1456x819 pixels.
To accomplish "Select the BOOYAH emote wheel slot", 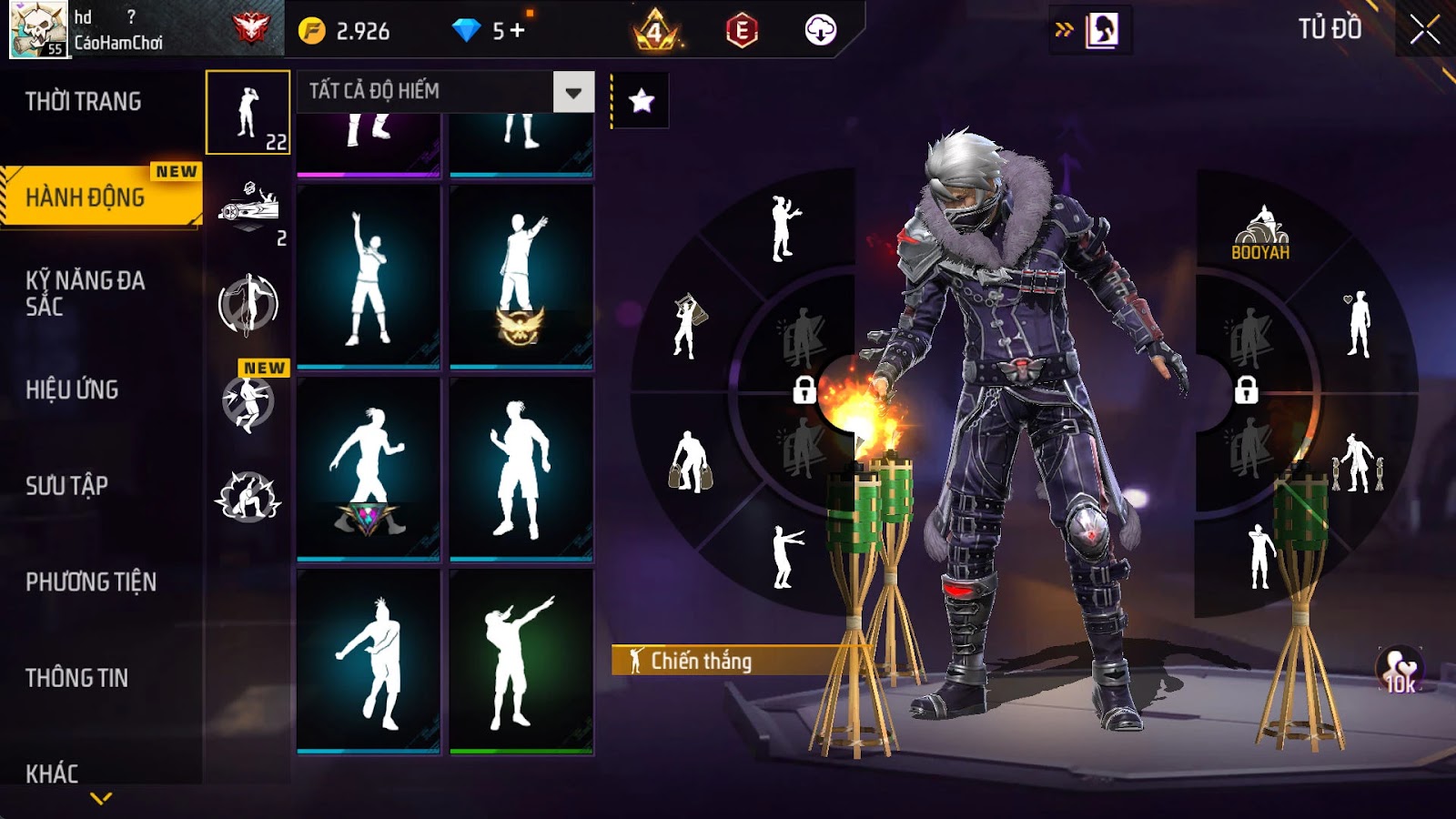I will click(x=1260, y=234).
